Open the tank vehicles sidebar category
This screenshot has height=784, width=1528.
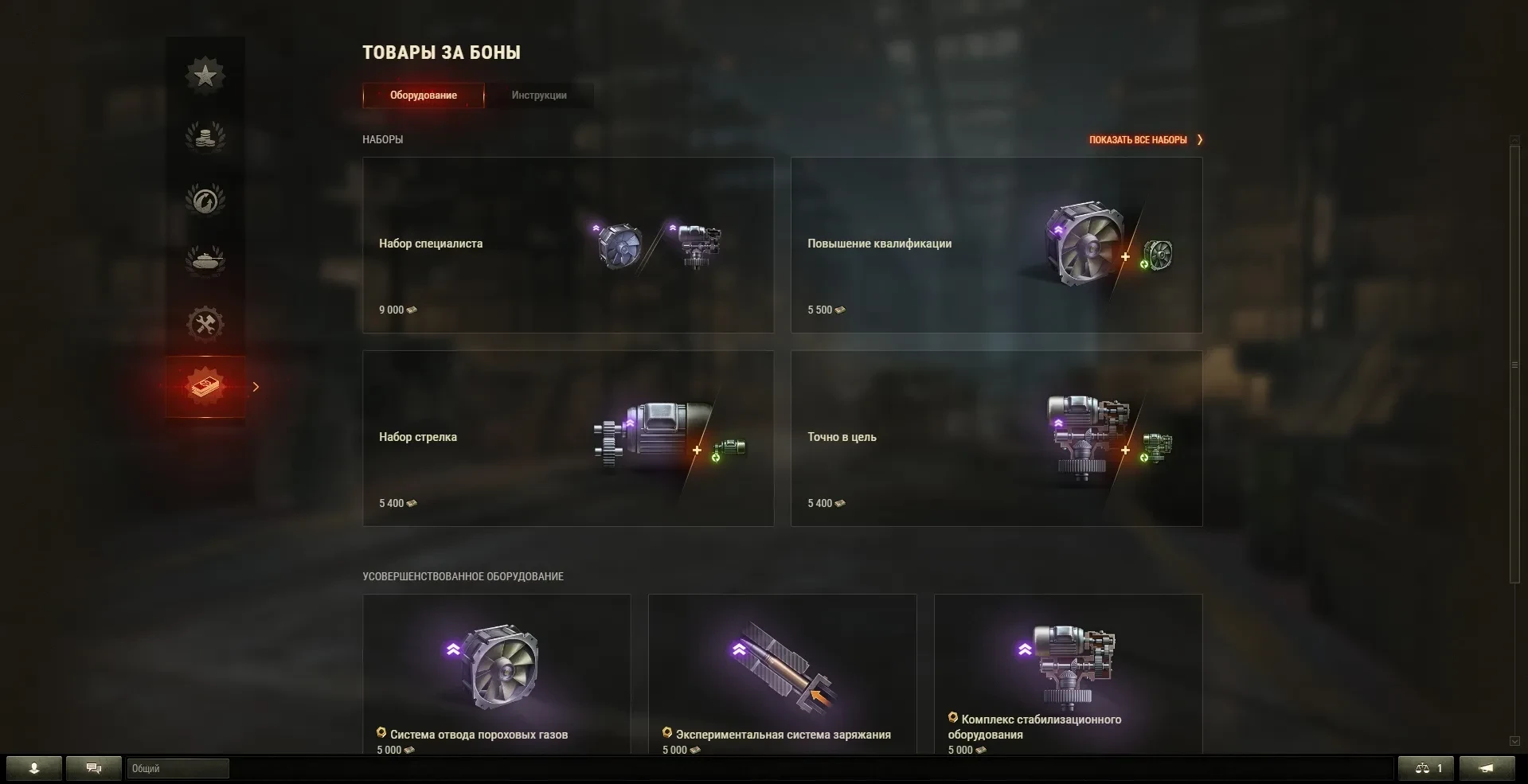point(205,261)
